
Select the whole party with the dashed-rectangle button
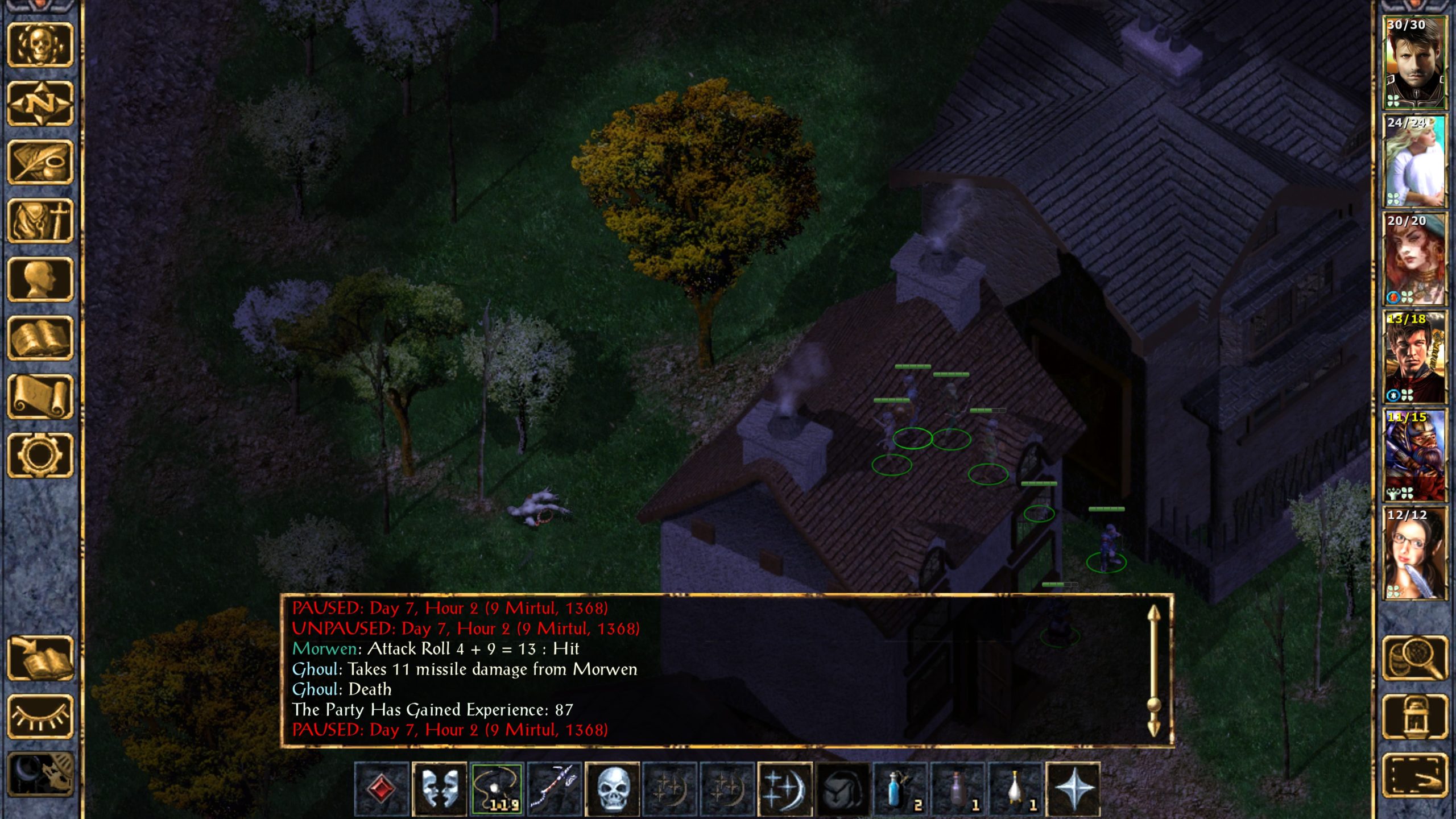coord(1414,775)
